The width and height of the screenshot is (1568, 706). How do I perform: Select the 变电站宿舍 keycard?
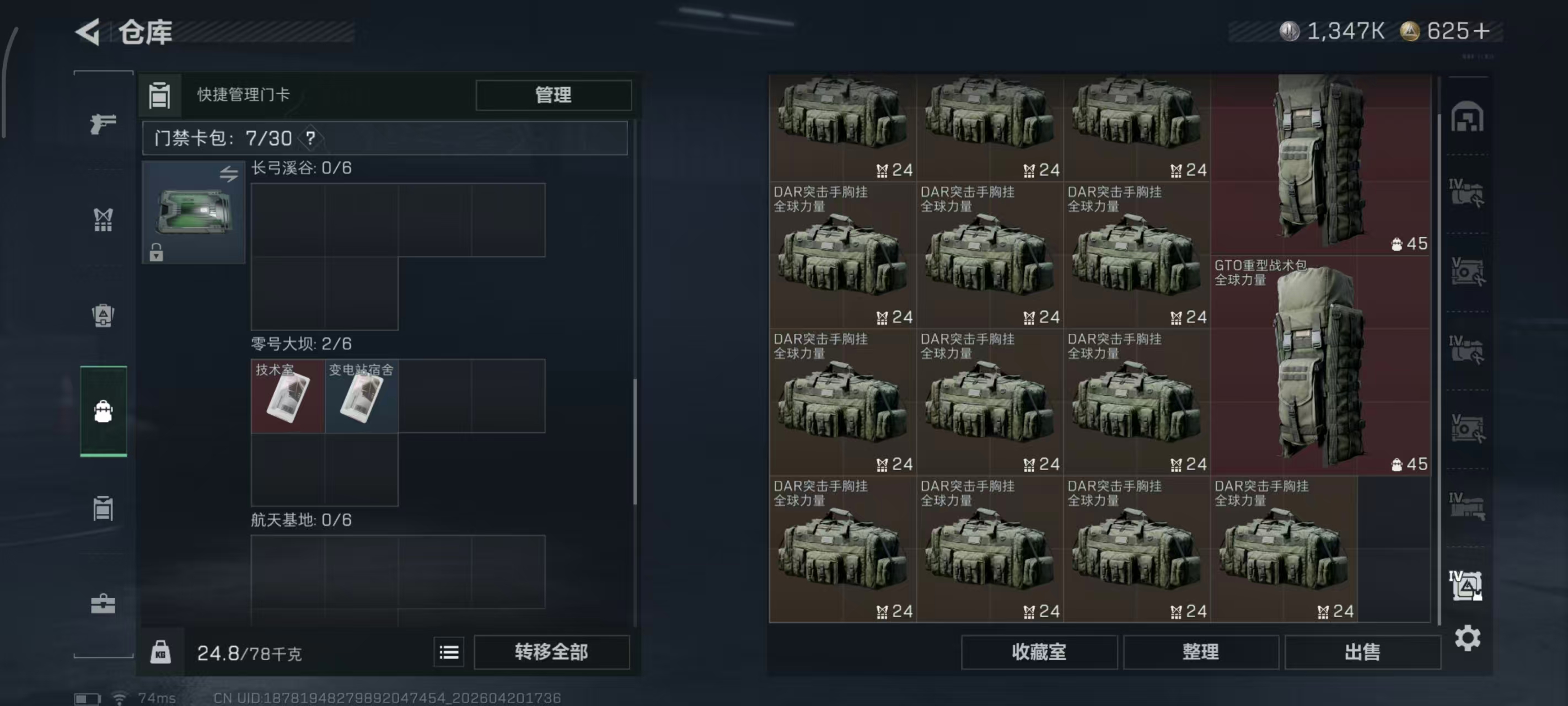[362, 396]
